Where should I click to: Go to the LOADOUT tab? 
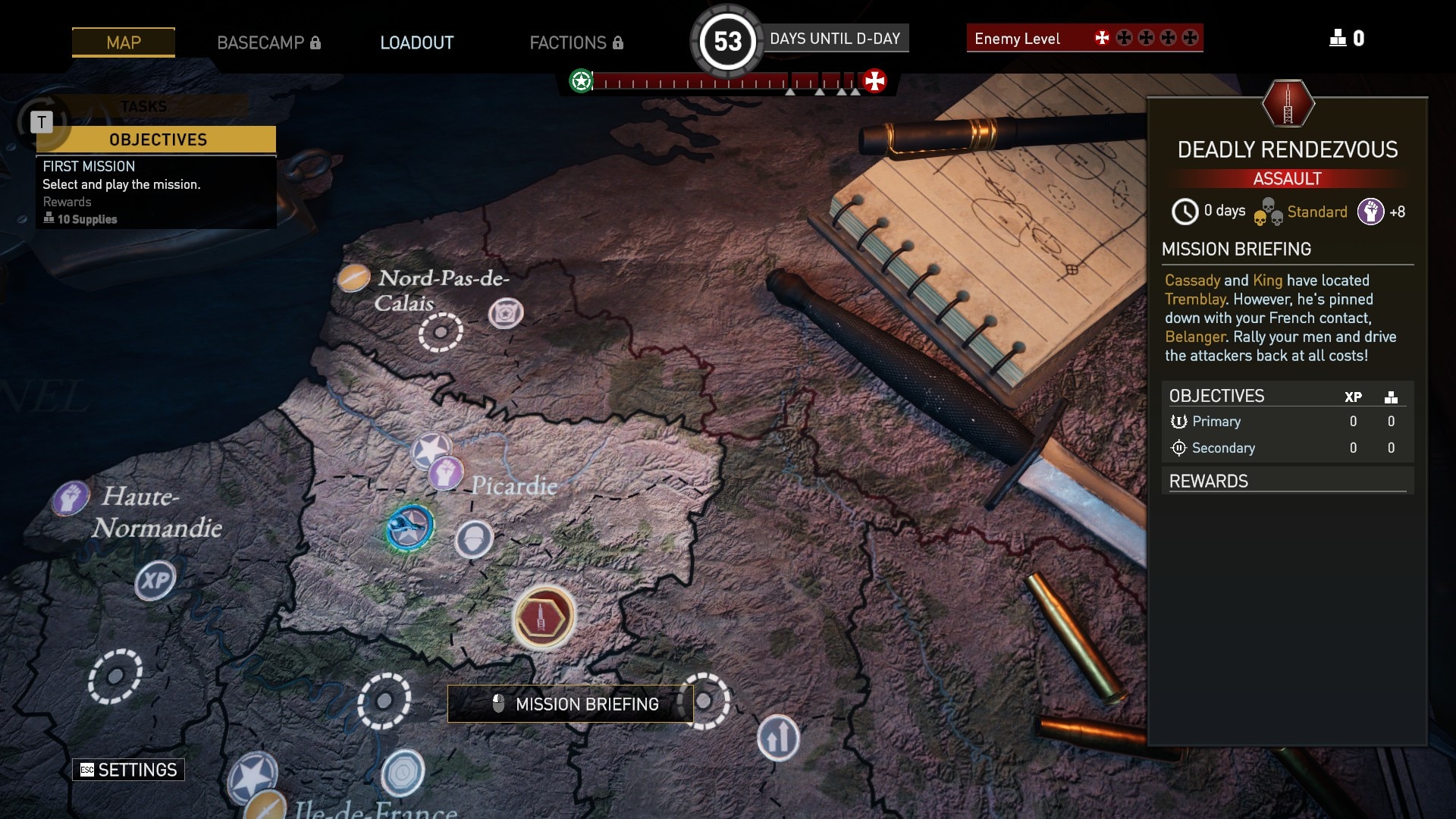[x=417, y=42]
